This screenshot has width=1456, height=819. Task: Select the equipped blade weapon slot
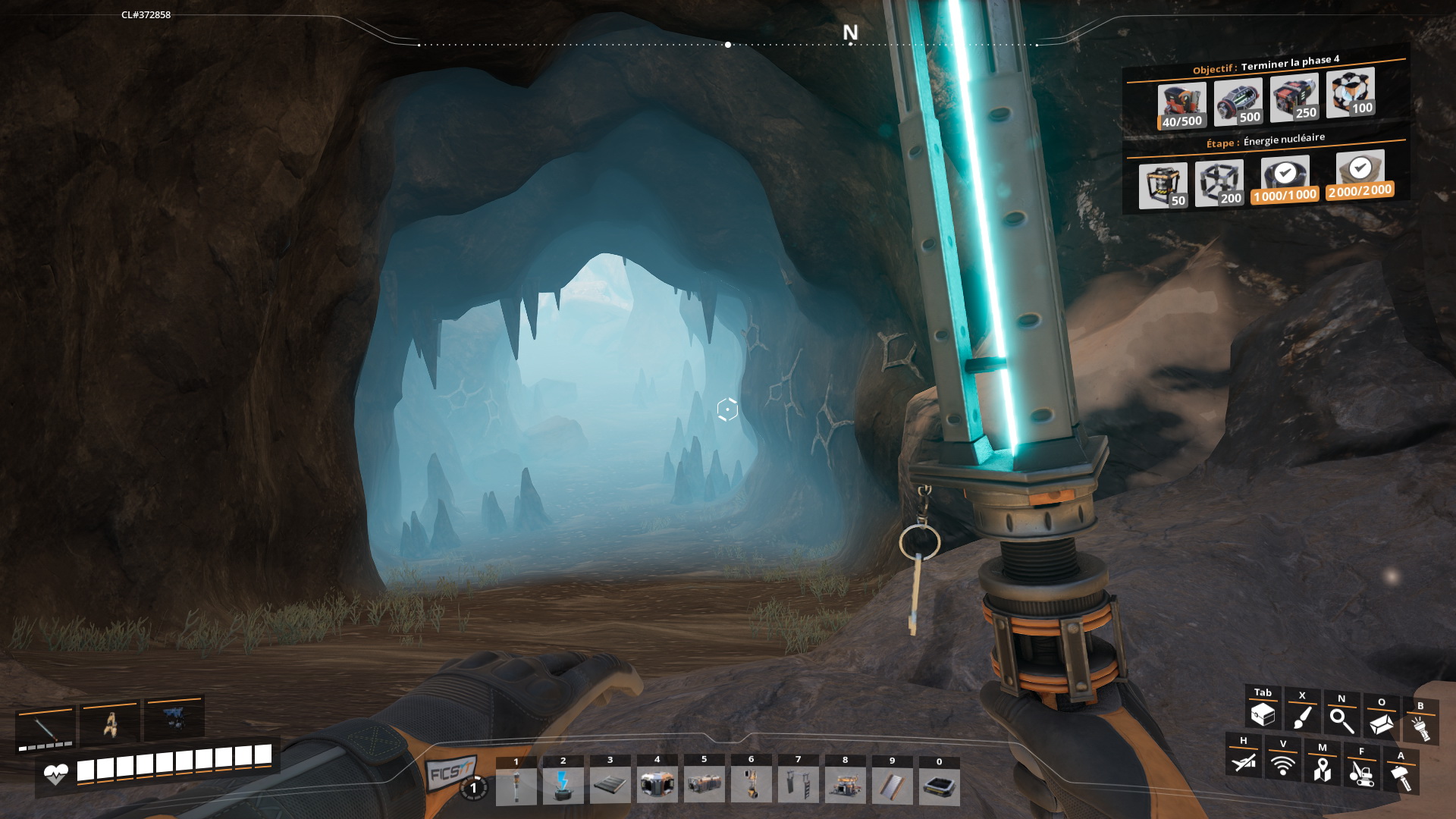[45, 730]
